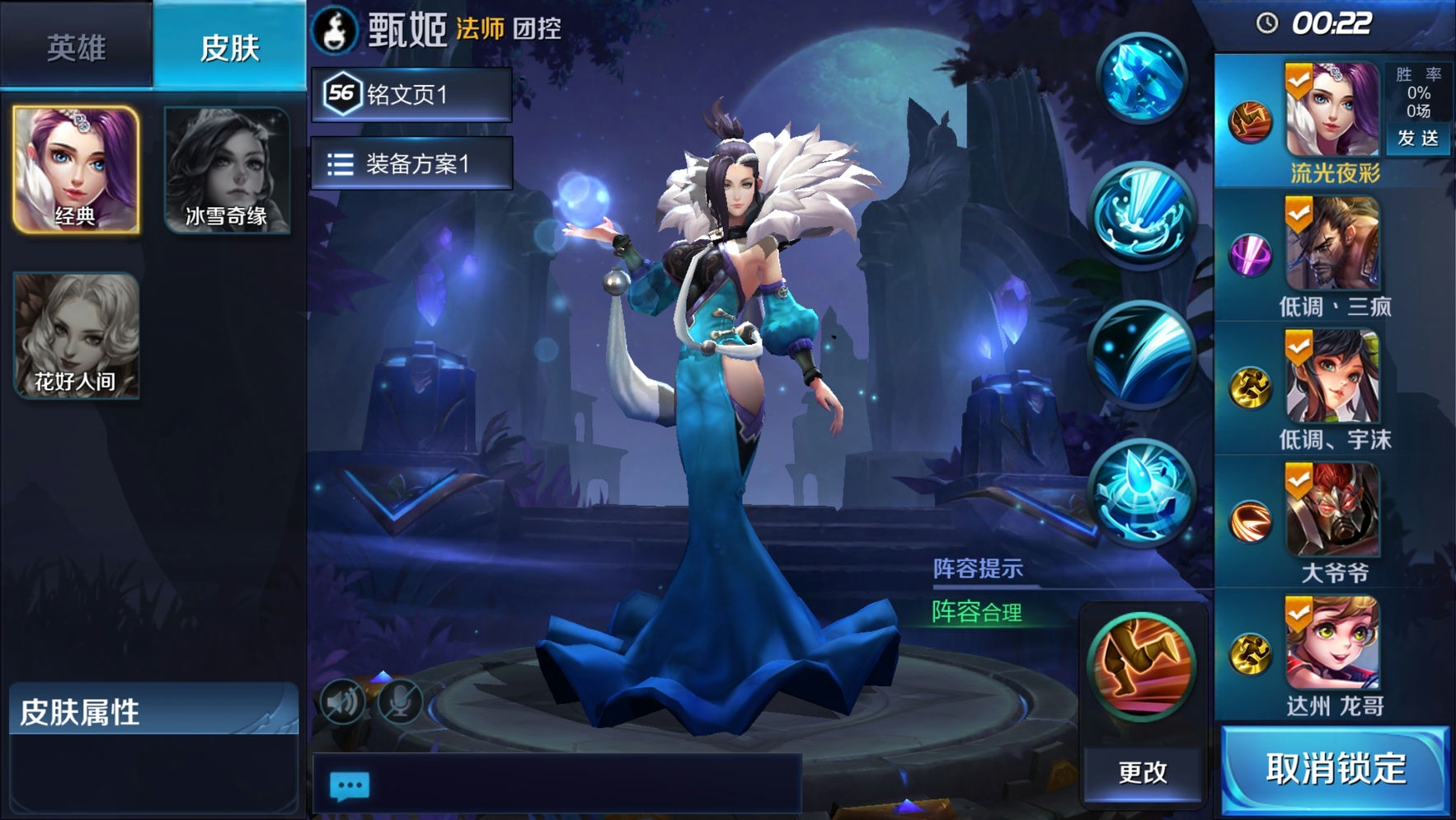Open the chat input box
The height and width of the screenshot is (820, 1456).
click(557, 785)
